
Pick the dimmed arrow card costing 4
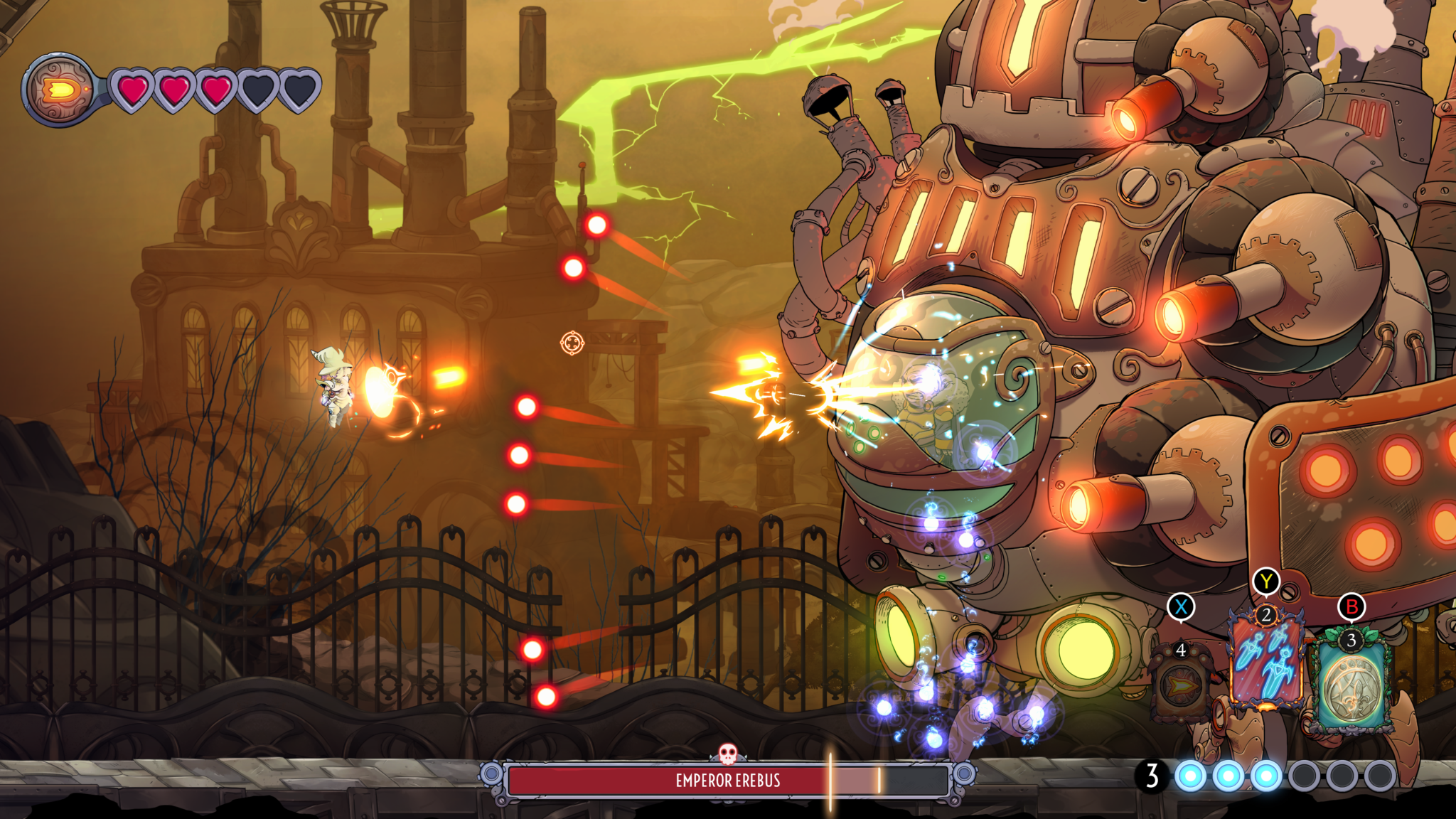(1181, 684)
